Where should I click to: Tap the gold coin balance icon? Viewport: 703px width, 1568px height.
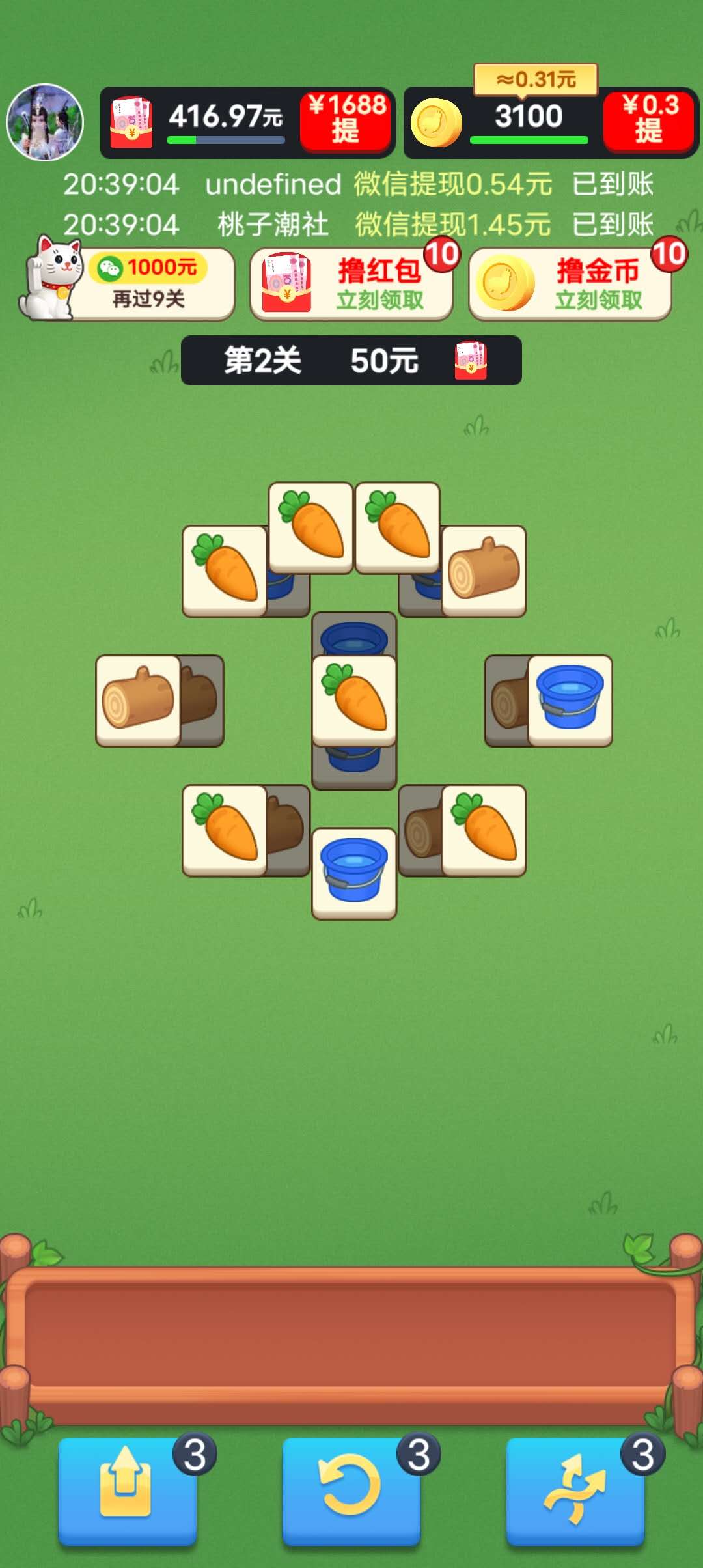(436, 122)
